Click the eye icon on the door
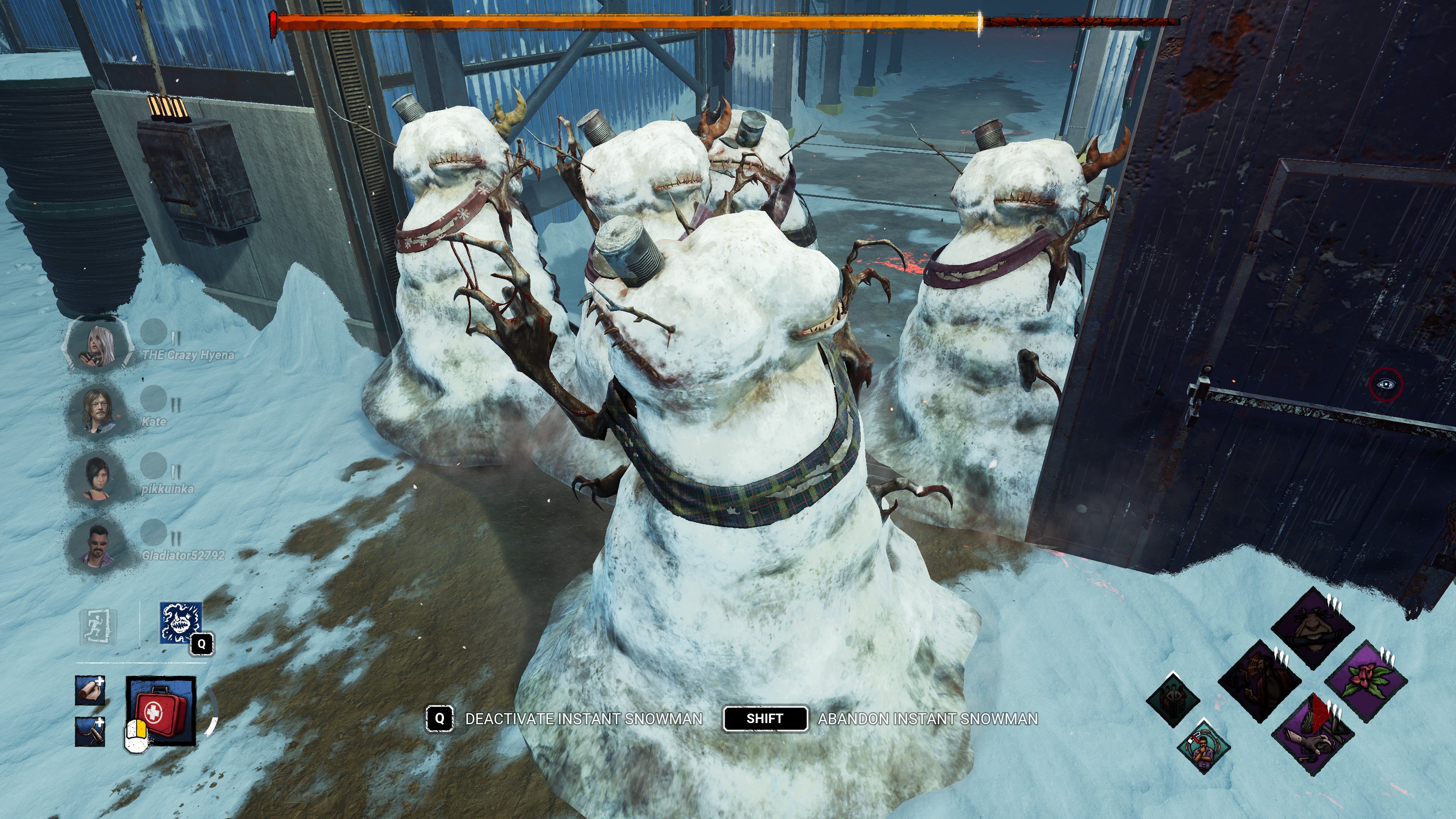 point(1386,384)
